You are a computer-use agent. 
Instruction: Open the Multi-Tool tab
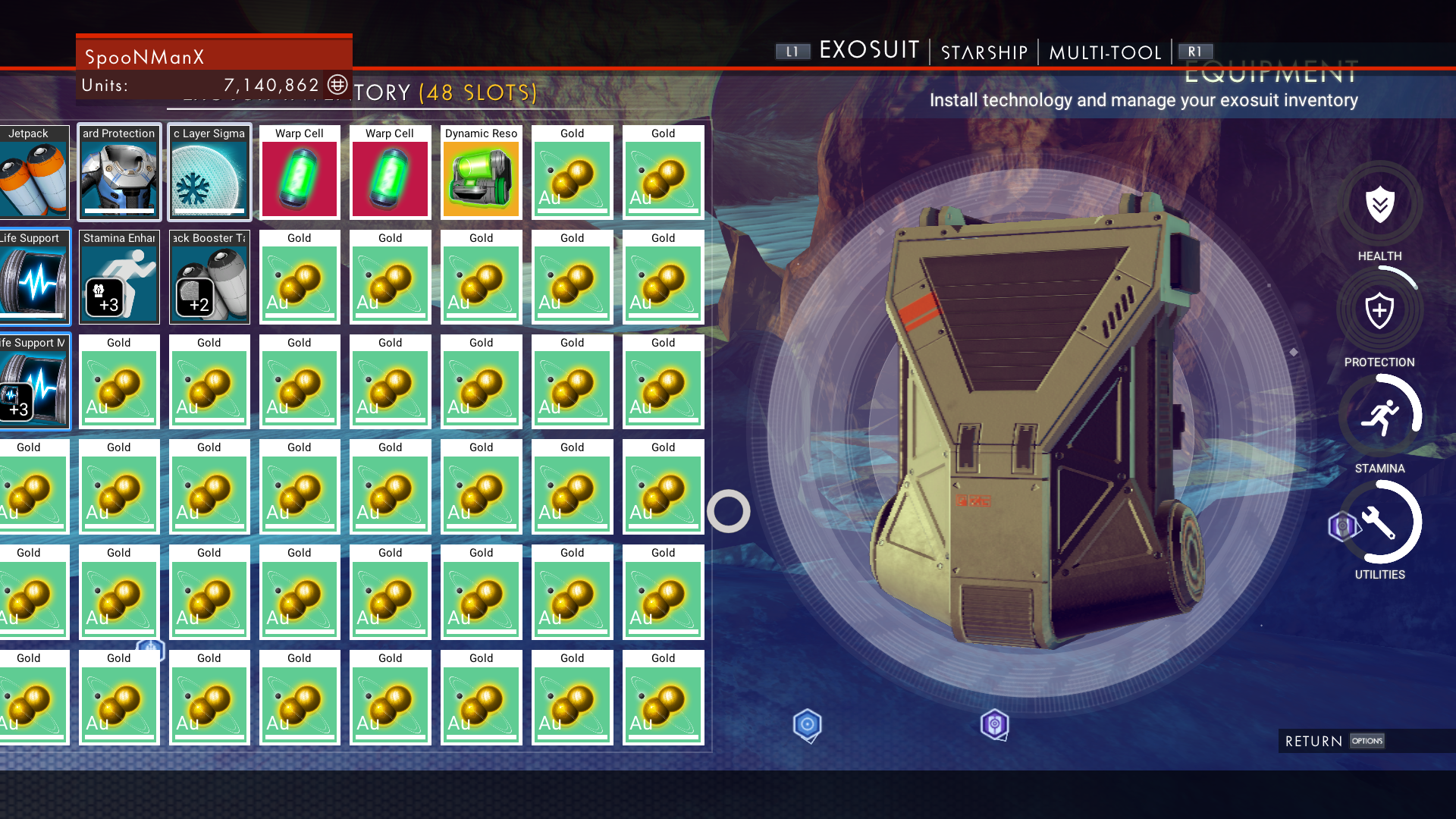tap(1105, 52)
